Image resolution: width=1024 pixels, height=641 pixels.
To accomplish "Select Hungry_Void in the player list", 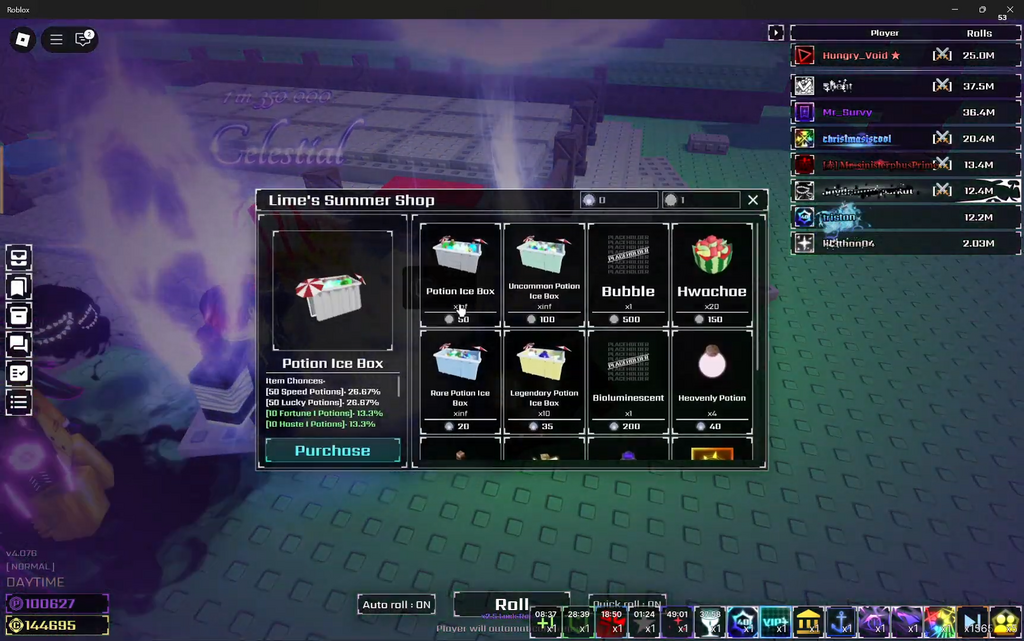I will 860,56.
